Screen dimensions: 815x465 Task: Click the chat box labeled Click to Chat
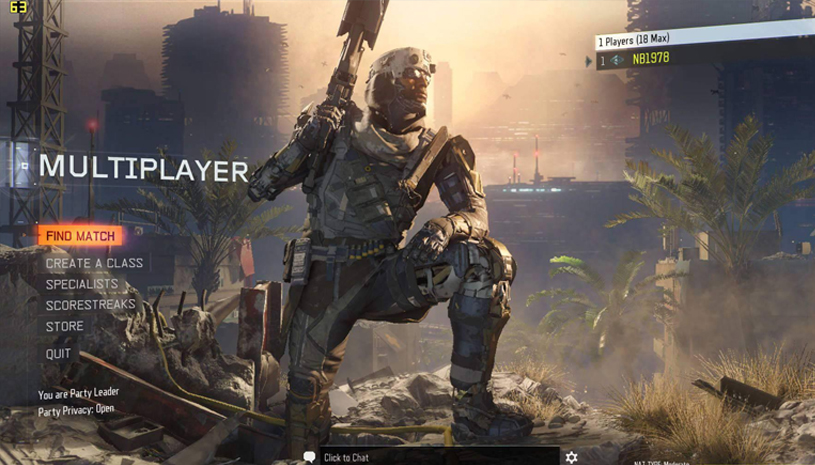(x=345, y=457)
